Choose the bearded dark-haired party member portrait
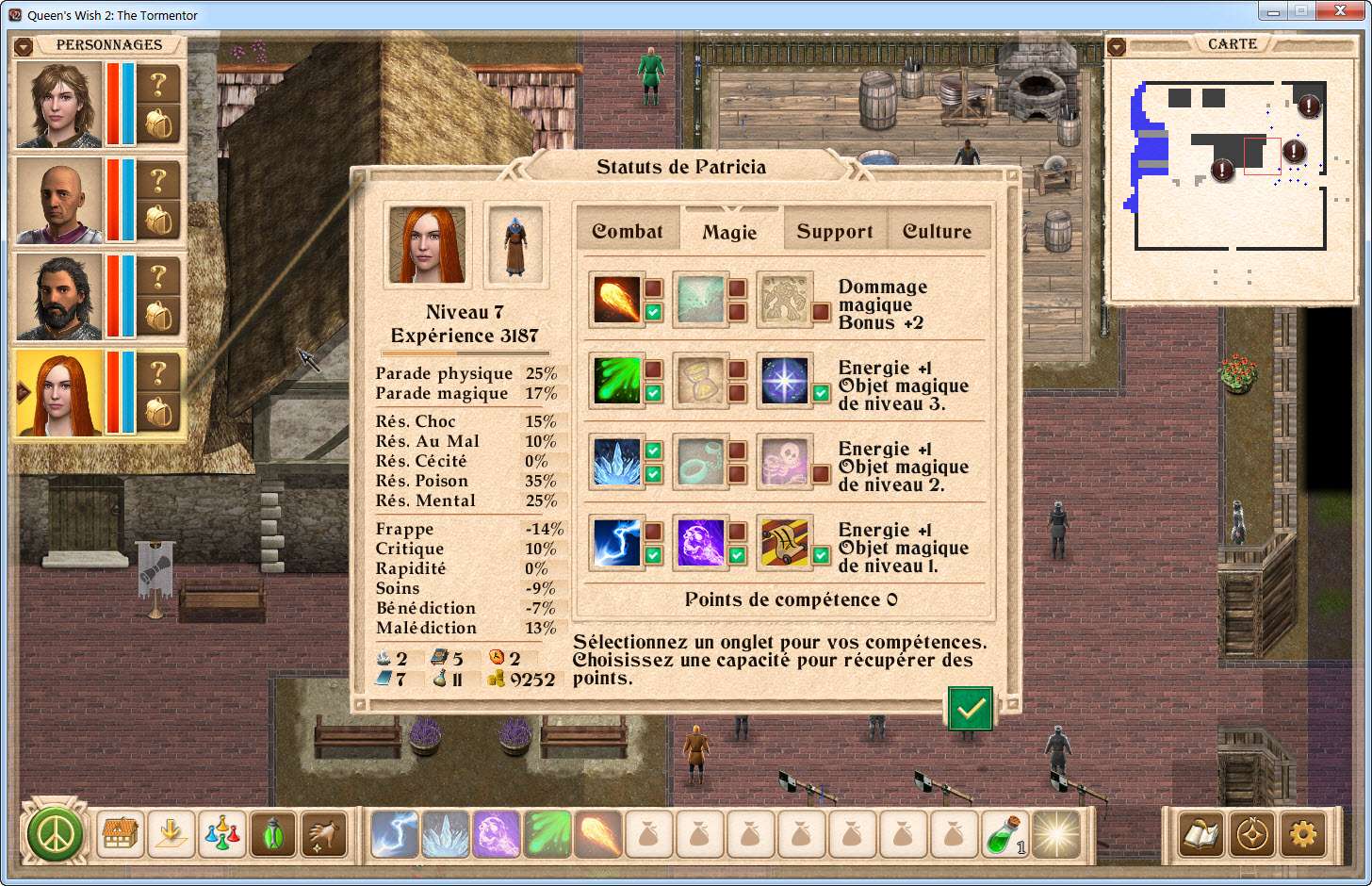 [59, 297]
